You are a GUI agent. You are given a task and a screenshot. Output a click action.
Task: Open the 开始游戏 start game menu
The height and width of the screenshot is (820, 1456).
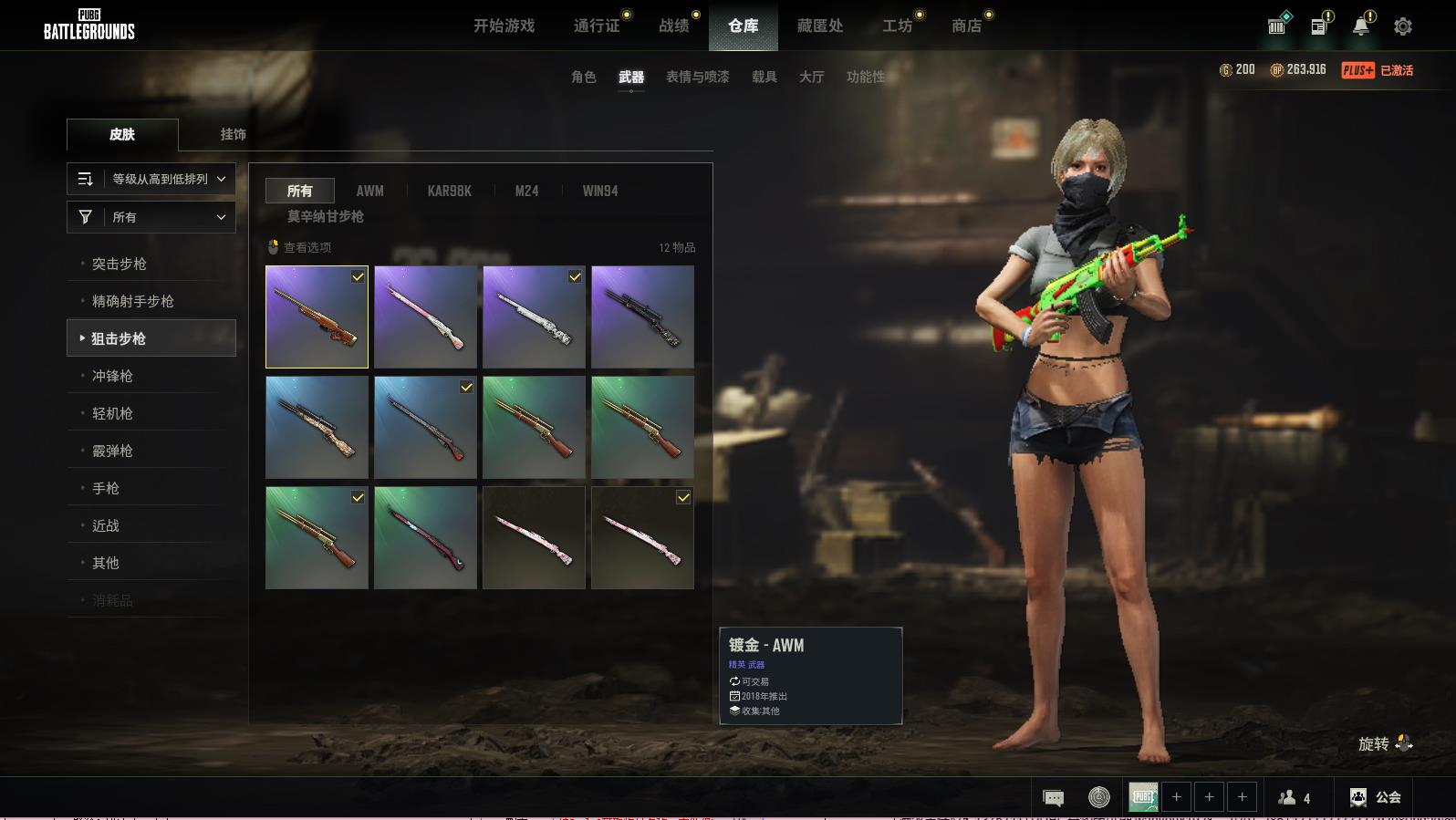(504, 26)
